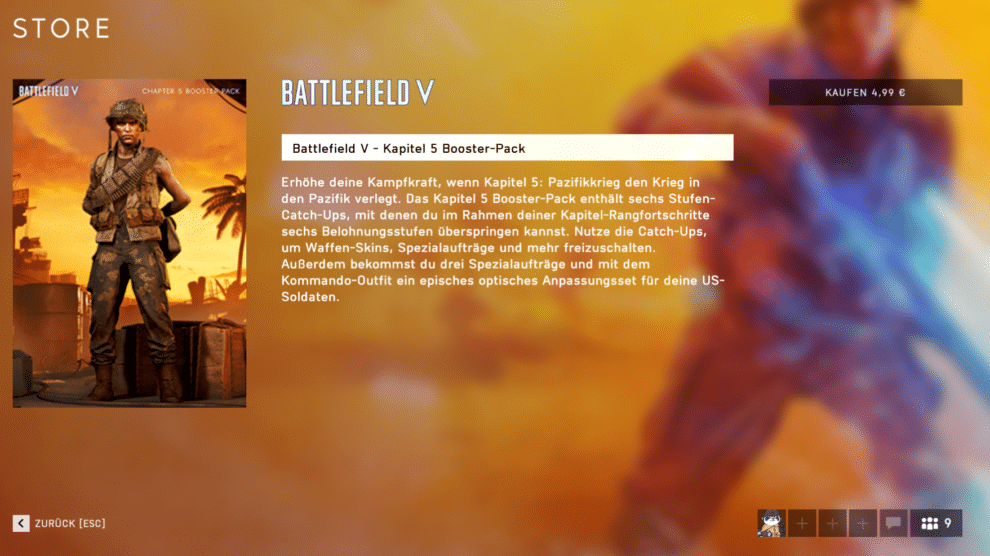This screenshot has height=556, width=990.
Task: Click the player avatar in the squad bar
Action: (x=771, y=523)
